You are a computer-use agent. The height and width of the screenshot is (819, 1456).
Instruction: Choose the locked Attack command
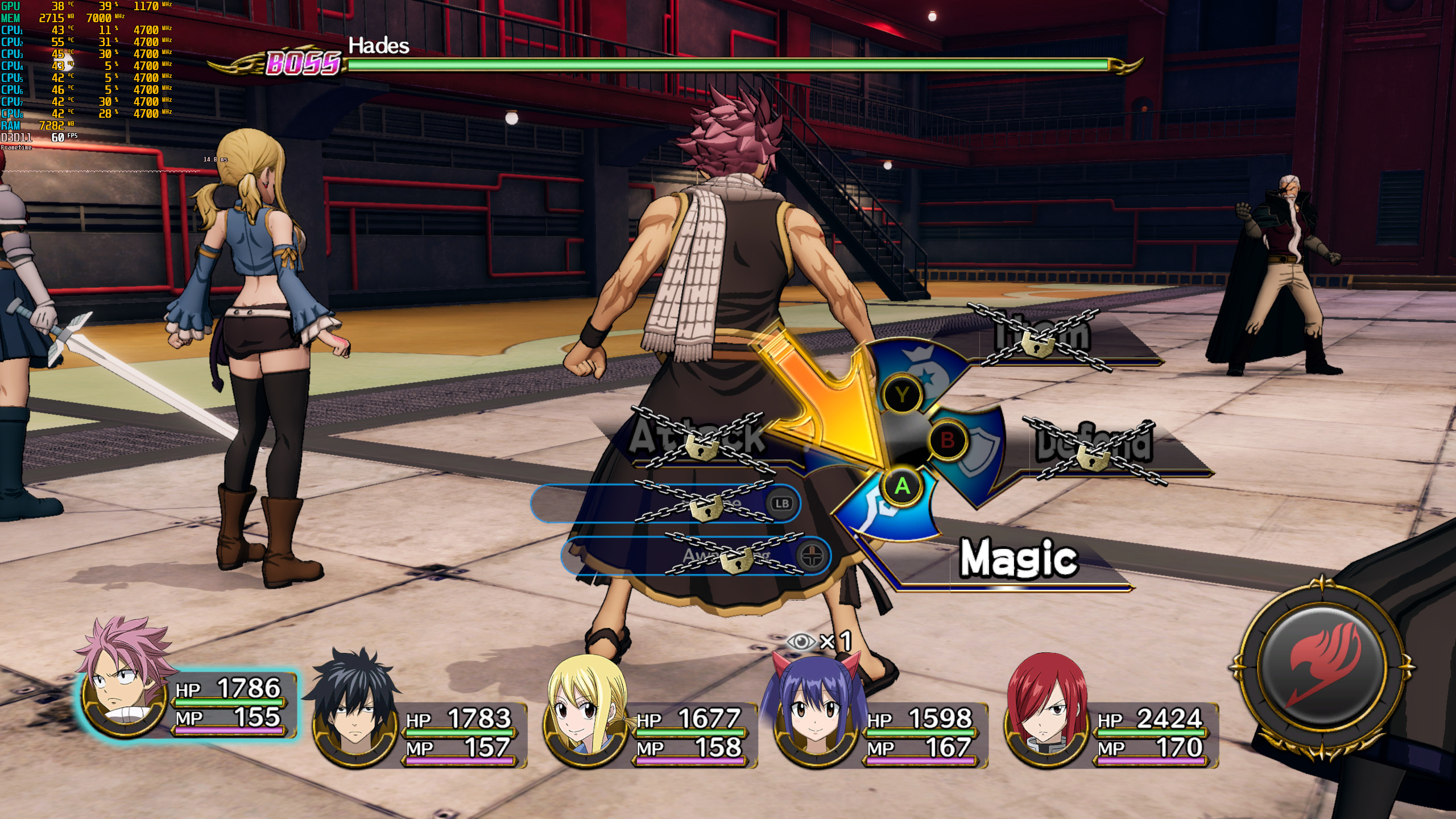click(x=698, y=437)
